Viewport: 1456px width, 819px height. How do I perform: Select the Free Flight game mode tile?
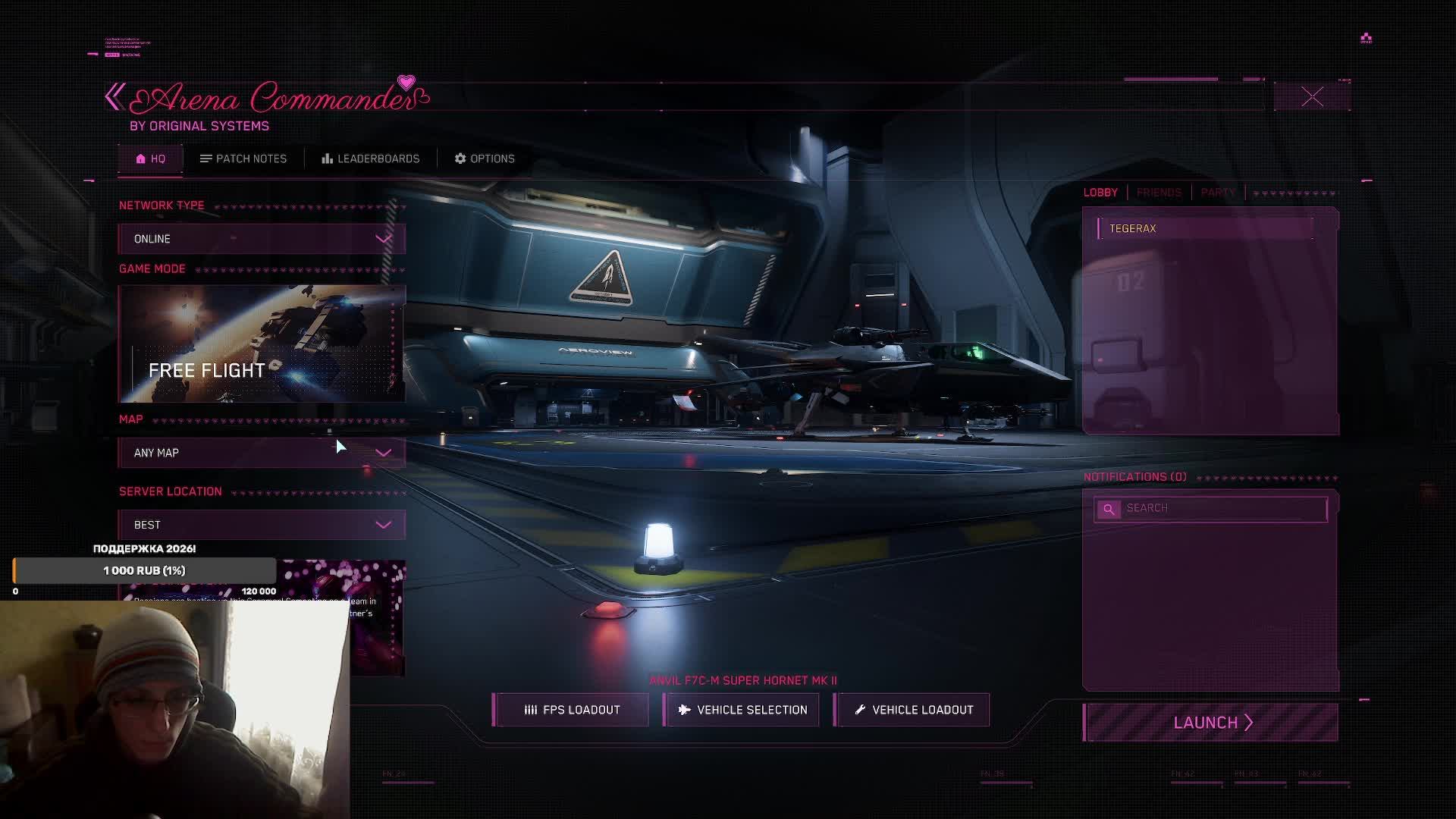262,344
